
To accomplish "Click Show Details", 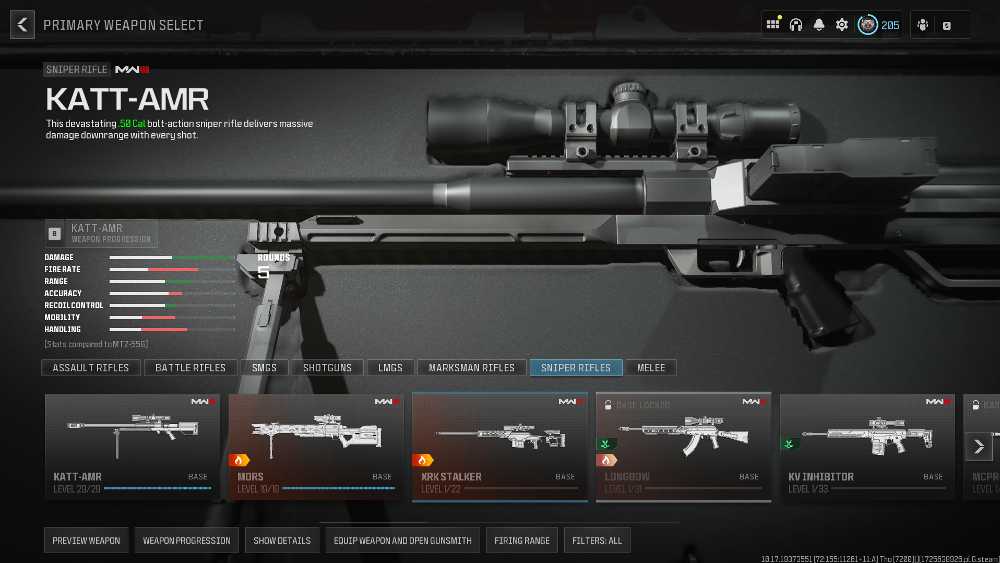I will click(x=281, y=541).
